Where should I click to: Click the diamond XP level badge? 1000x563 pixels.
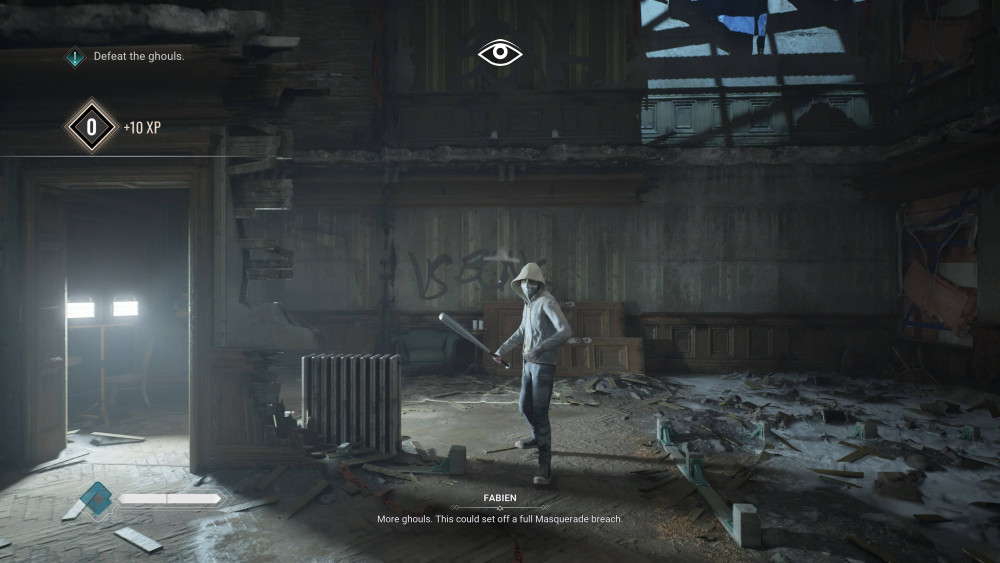91,127
